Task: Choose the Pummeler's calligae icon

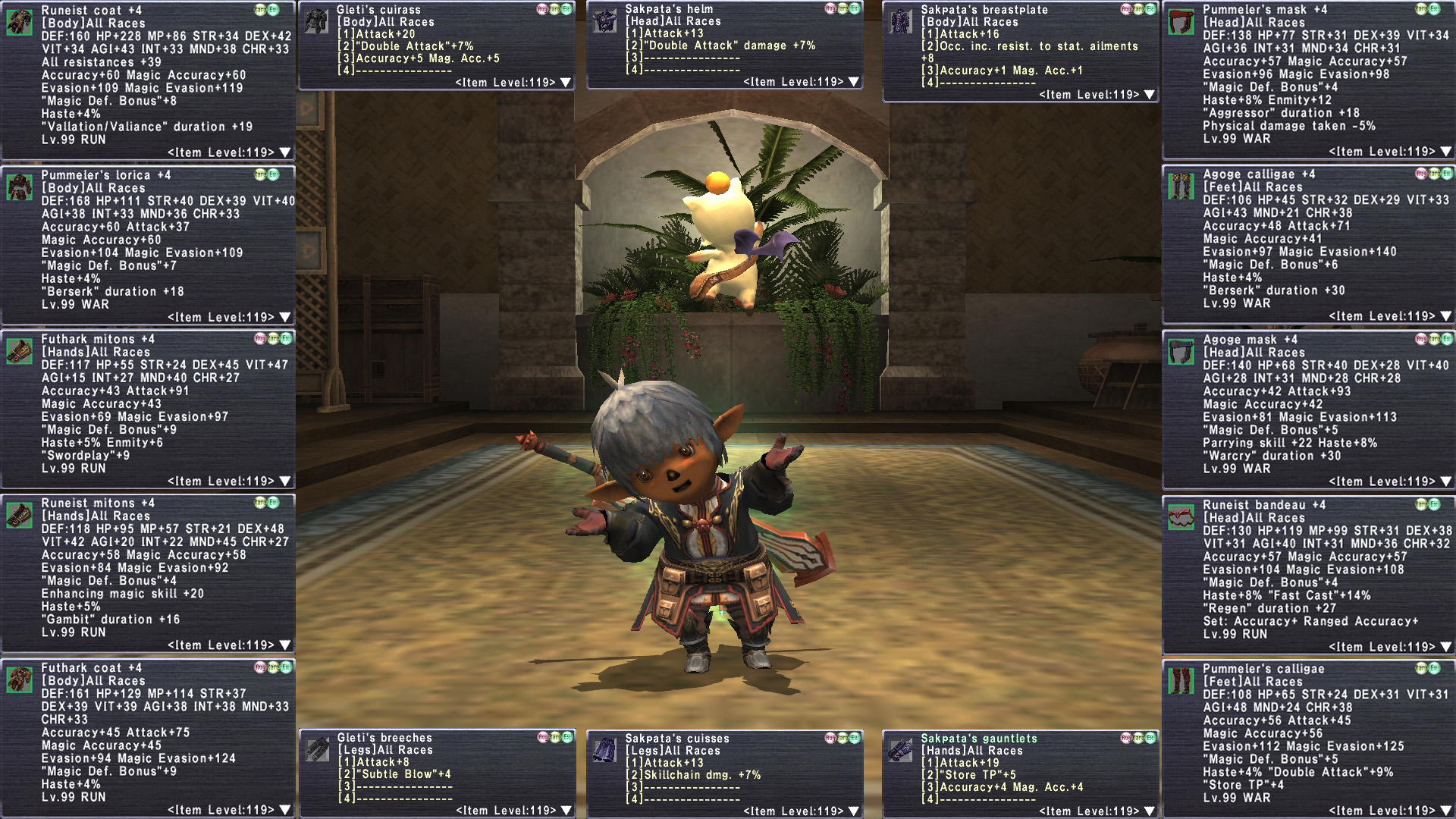Action: (1181, 681)
